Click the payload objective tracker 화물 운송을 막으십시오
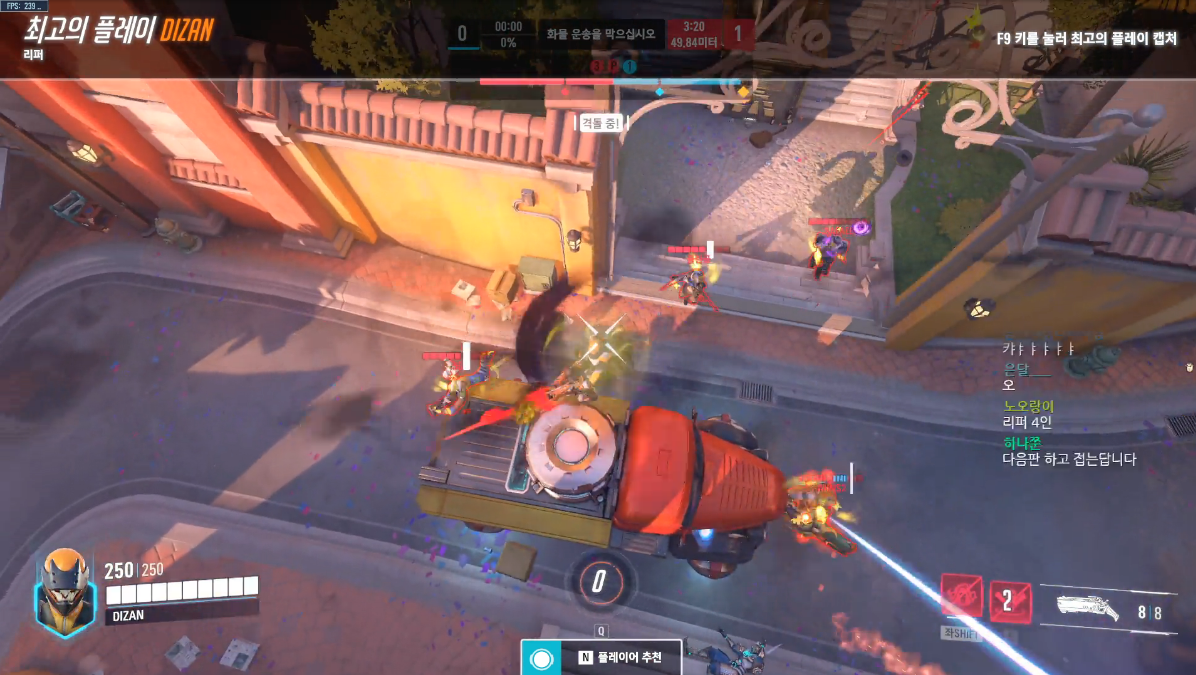Screen dimensions: 1196x675 [x=600, y=34]
